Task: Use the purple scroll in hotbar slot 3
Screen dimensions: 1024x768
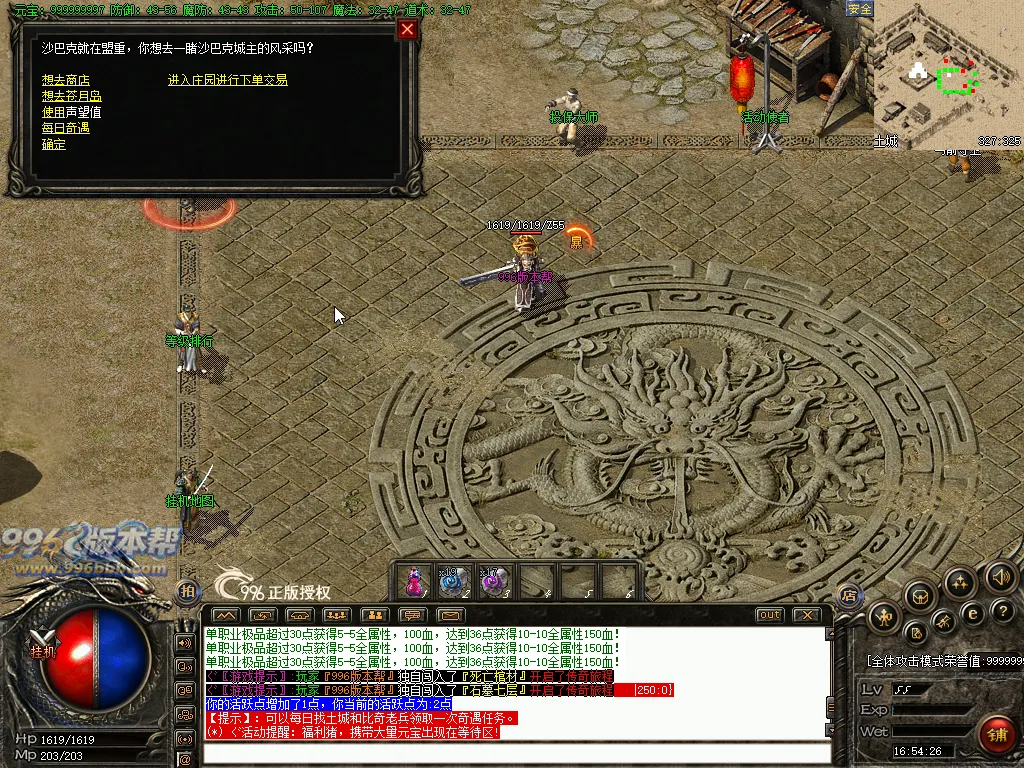Action: click(495, 581)
